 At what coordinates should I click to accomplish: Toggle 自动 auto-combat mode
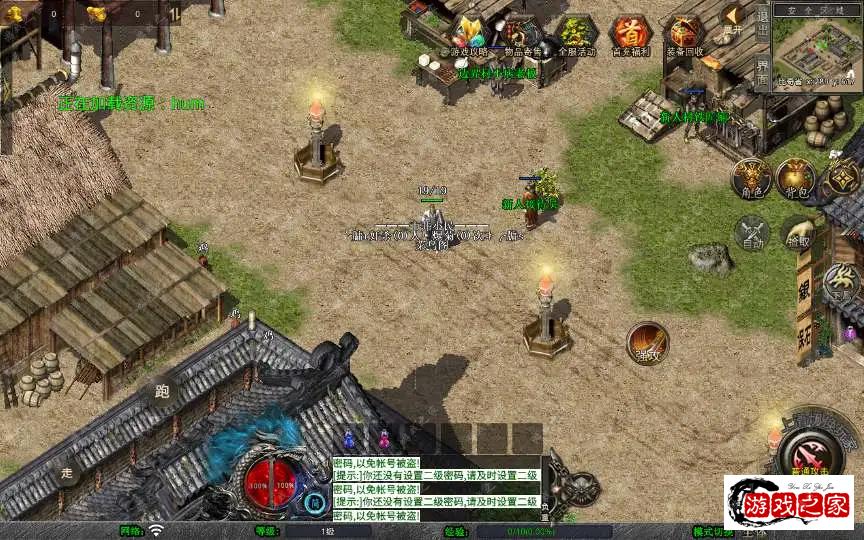point(751,233)
